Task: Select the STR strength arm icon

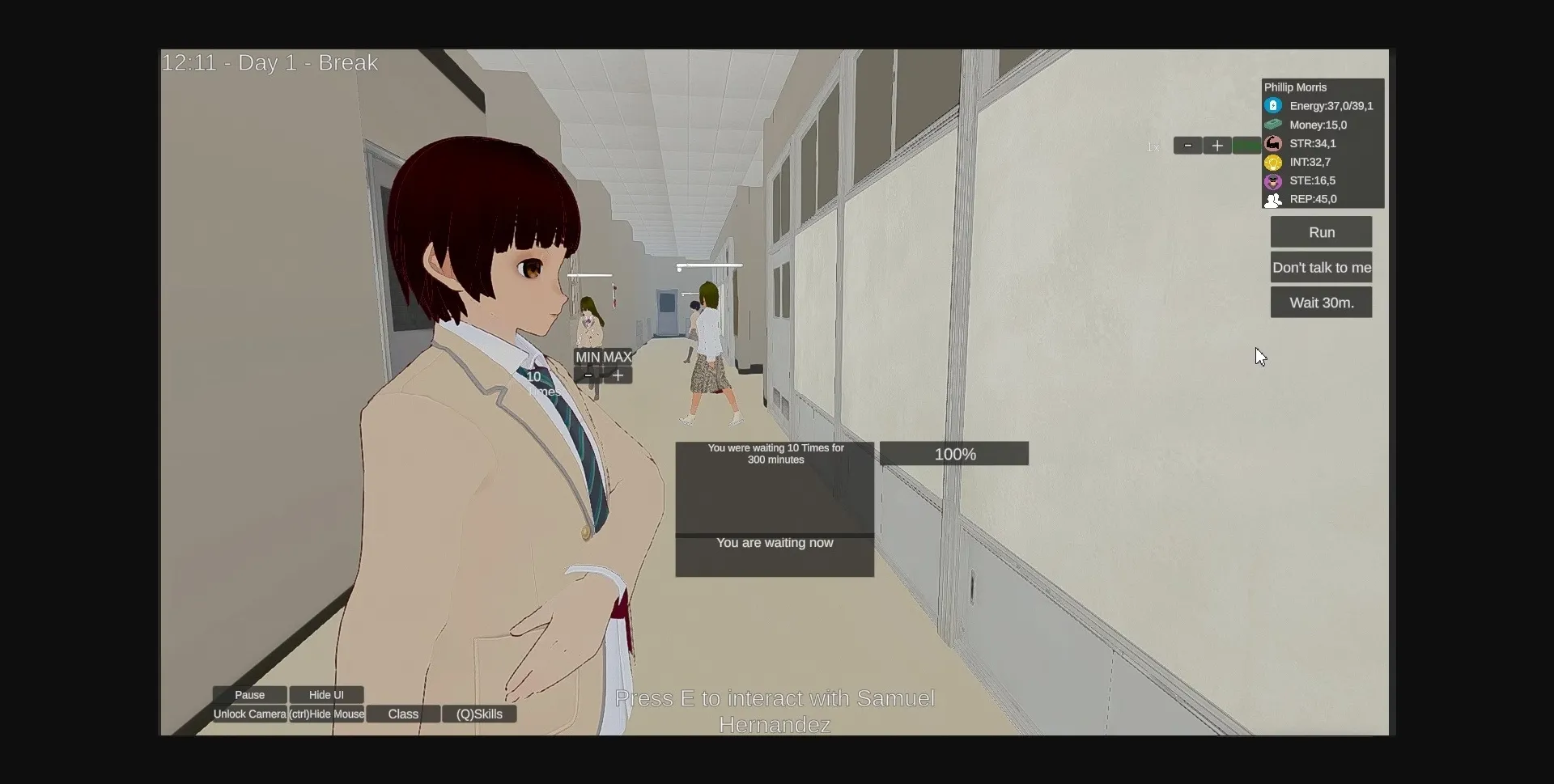Action: tap(1274, 143)
